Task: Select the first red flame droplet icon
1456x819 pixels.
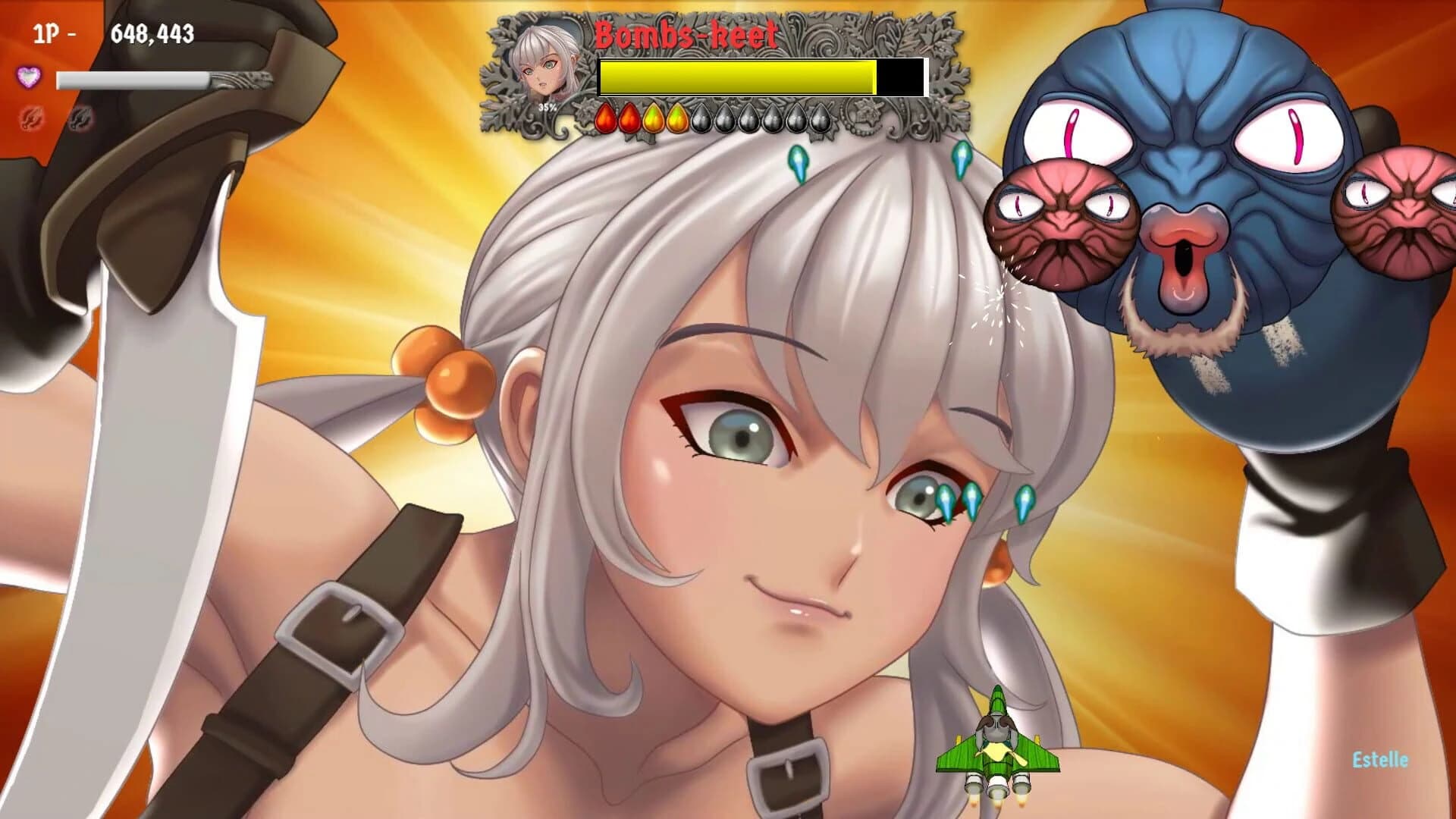Action: pyautogui.click(x=605, y=118)
